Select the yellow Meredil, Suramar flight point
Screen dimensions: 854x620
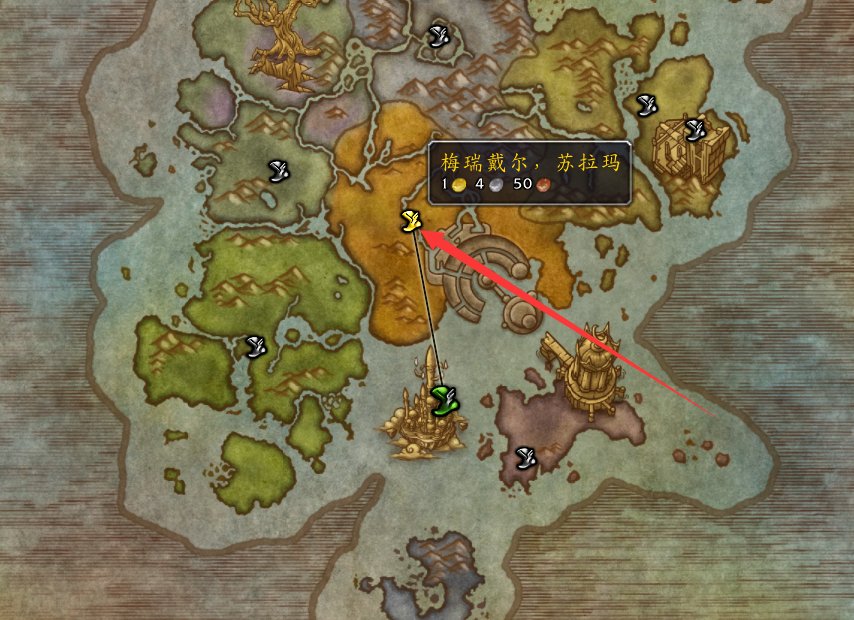click(409, 221)
